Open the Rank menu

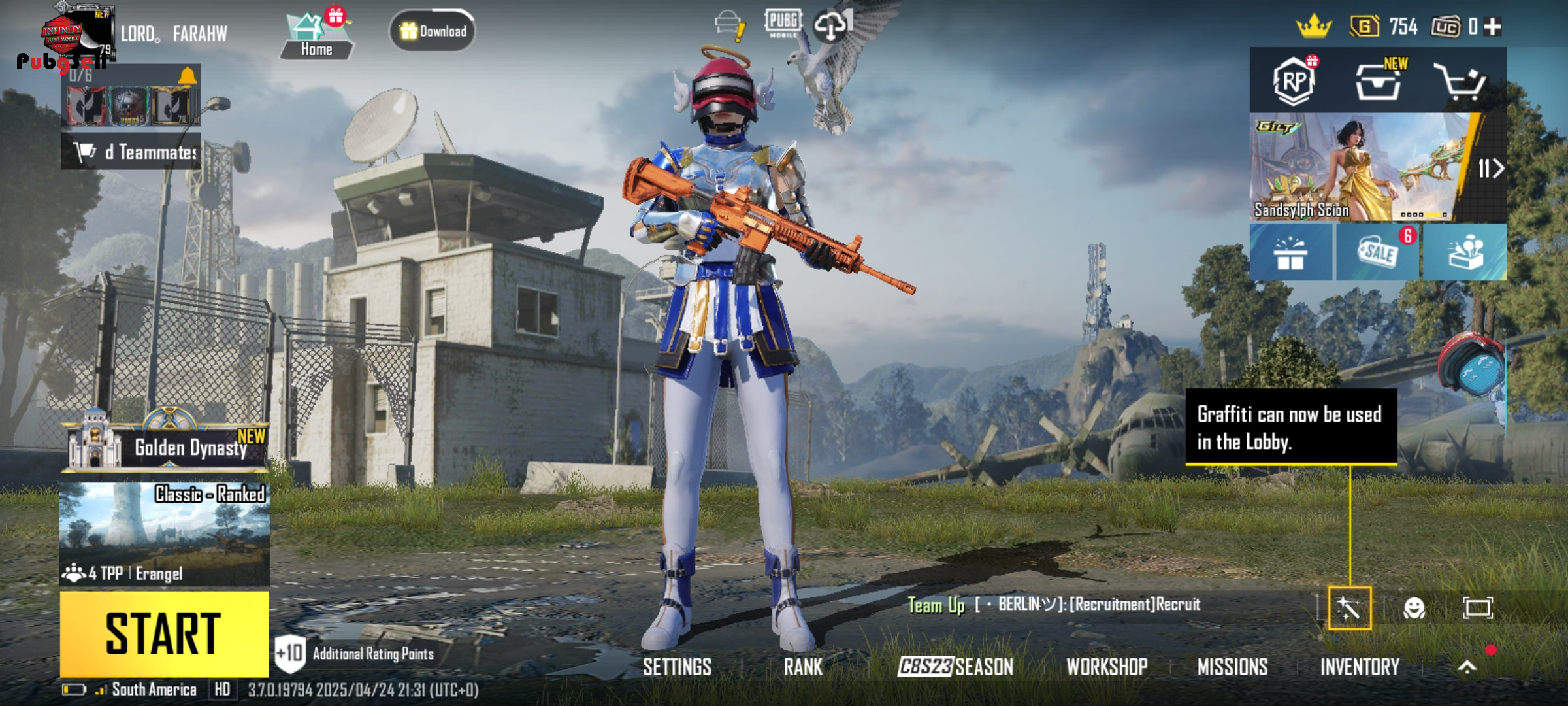coord(803,667)
